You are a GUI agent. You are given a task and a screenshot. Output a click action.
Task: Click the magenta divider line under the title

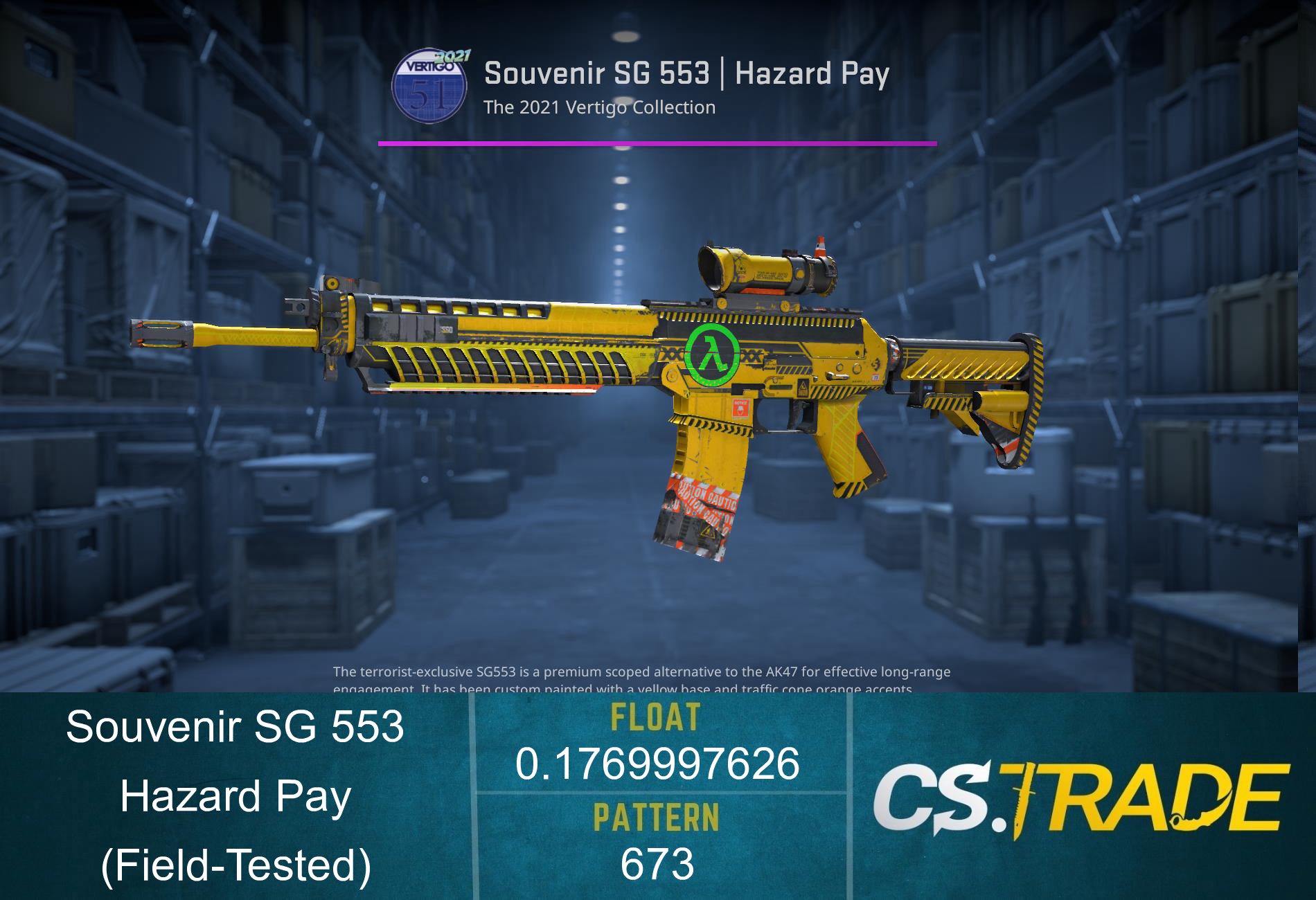click(x=658, y=144)
